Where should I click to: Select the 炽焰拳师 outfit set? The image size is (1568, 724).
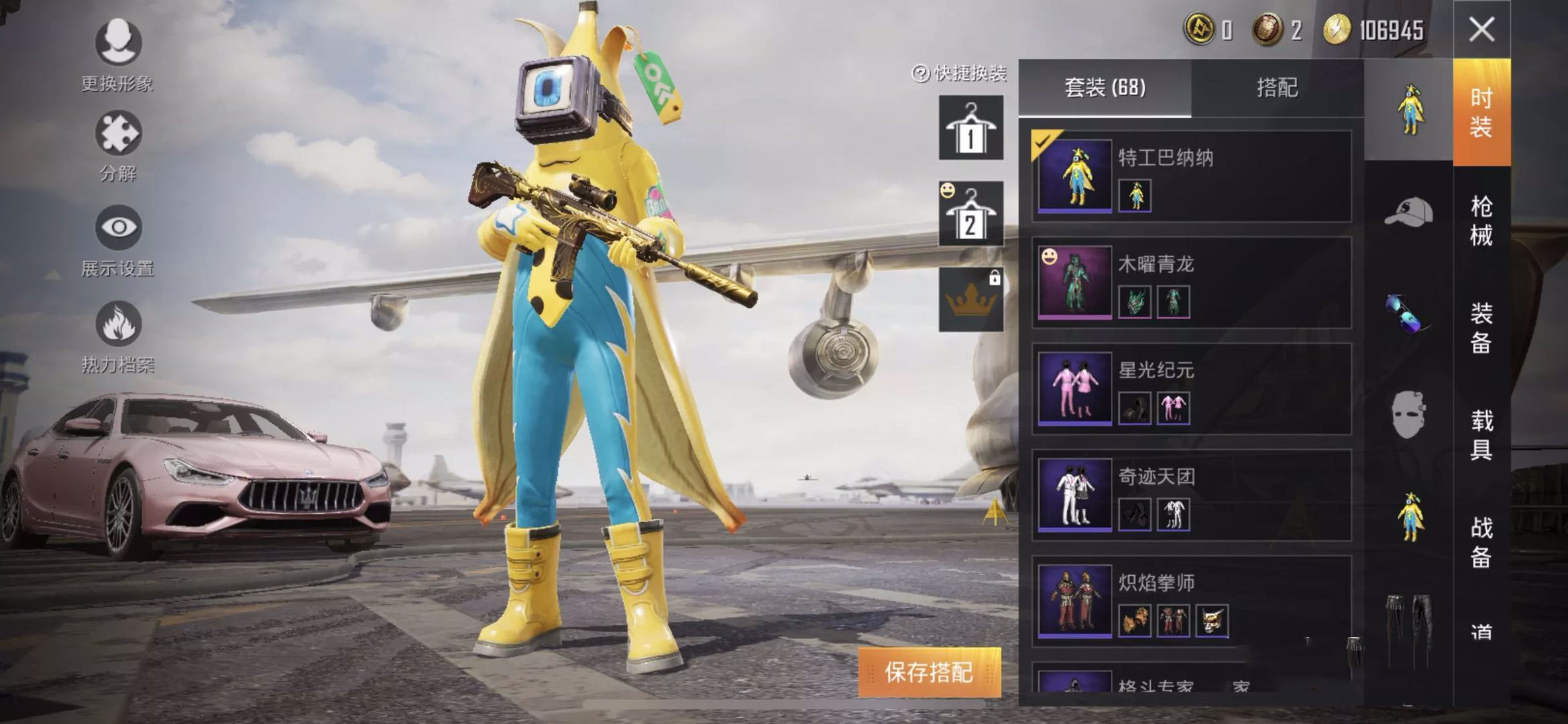coord(1191,601)
